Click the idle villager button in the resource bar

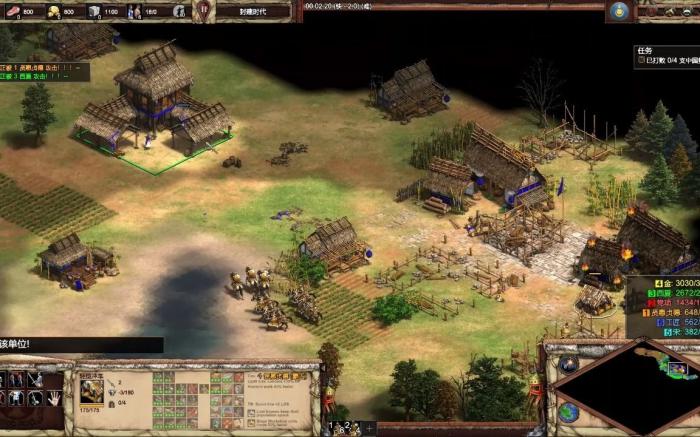tap(179, 11)
